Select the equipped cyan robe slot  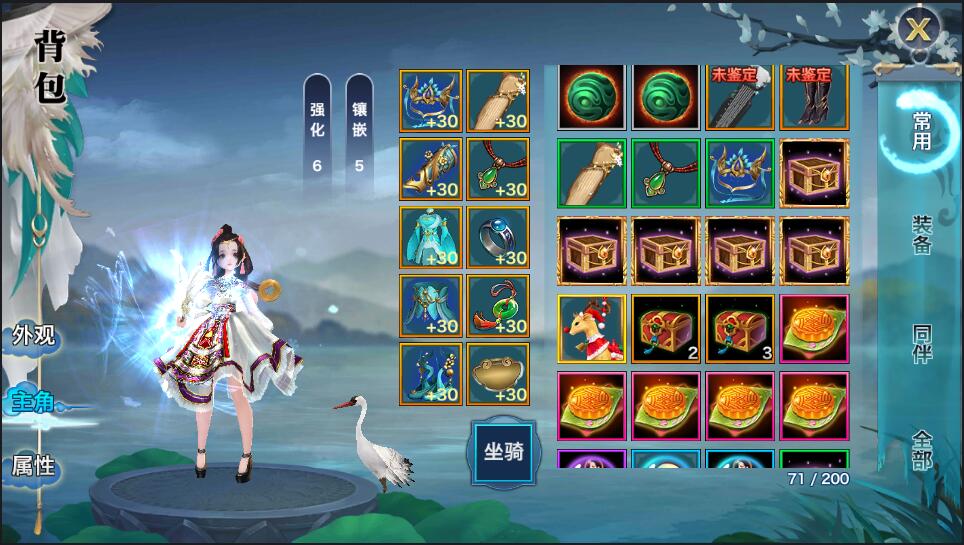click(x=431, y=238)
